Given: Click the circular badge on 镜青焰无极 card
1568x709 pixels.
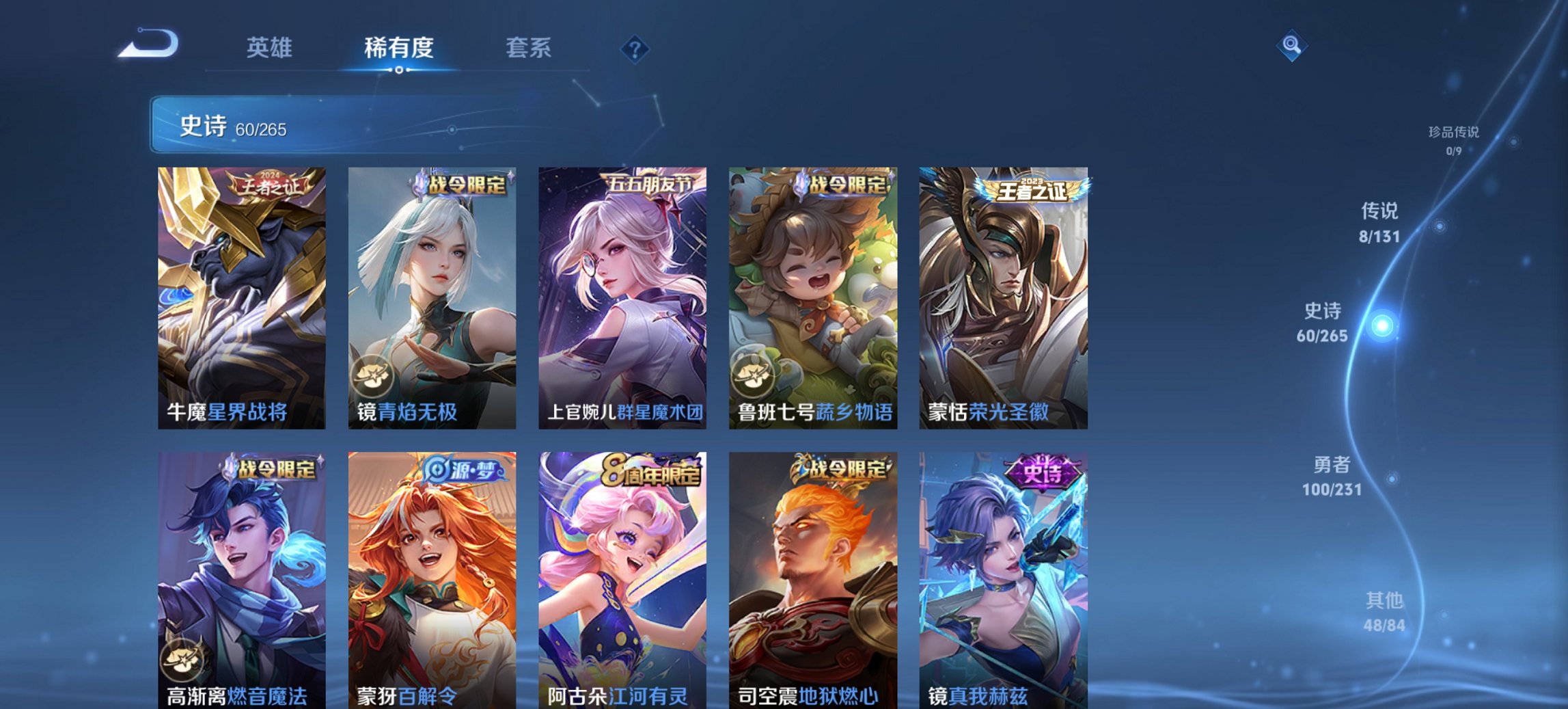Looking at the screenshot, I should tap(373, 375).
